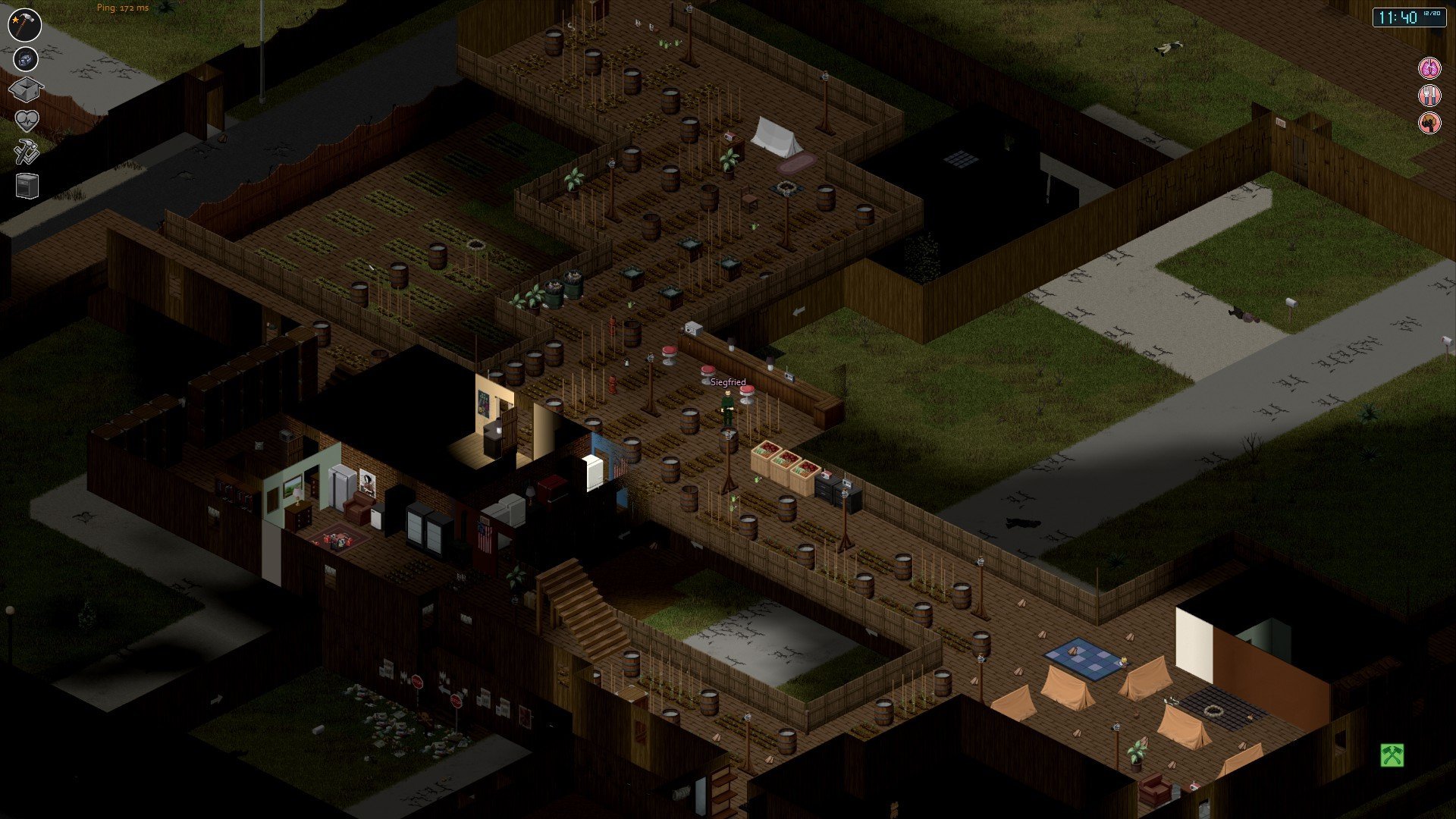Screen dimensions: 1456x819
Task: Open the heart health panel
Action: pyautogui.click(x=27, y=121)
